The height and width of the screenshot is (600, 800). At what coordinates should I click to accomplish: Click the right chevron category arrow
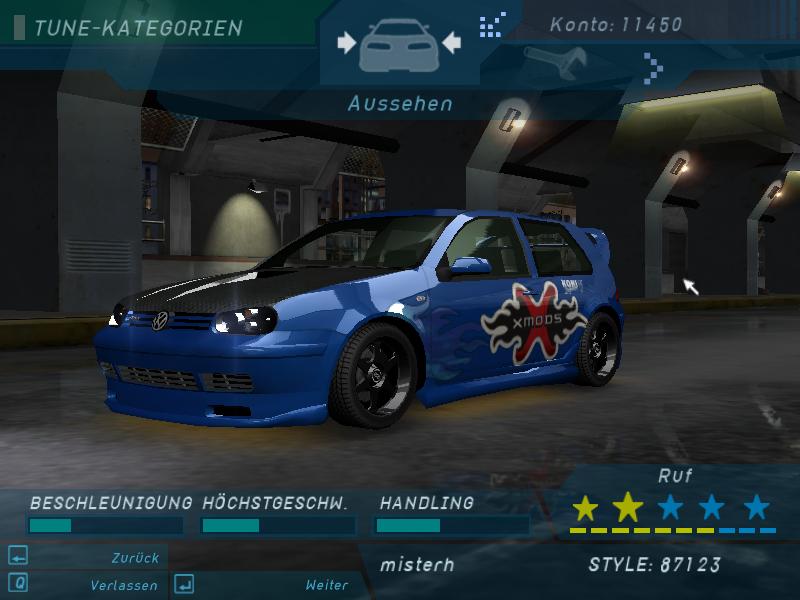point(653,68)
